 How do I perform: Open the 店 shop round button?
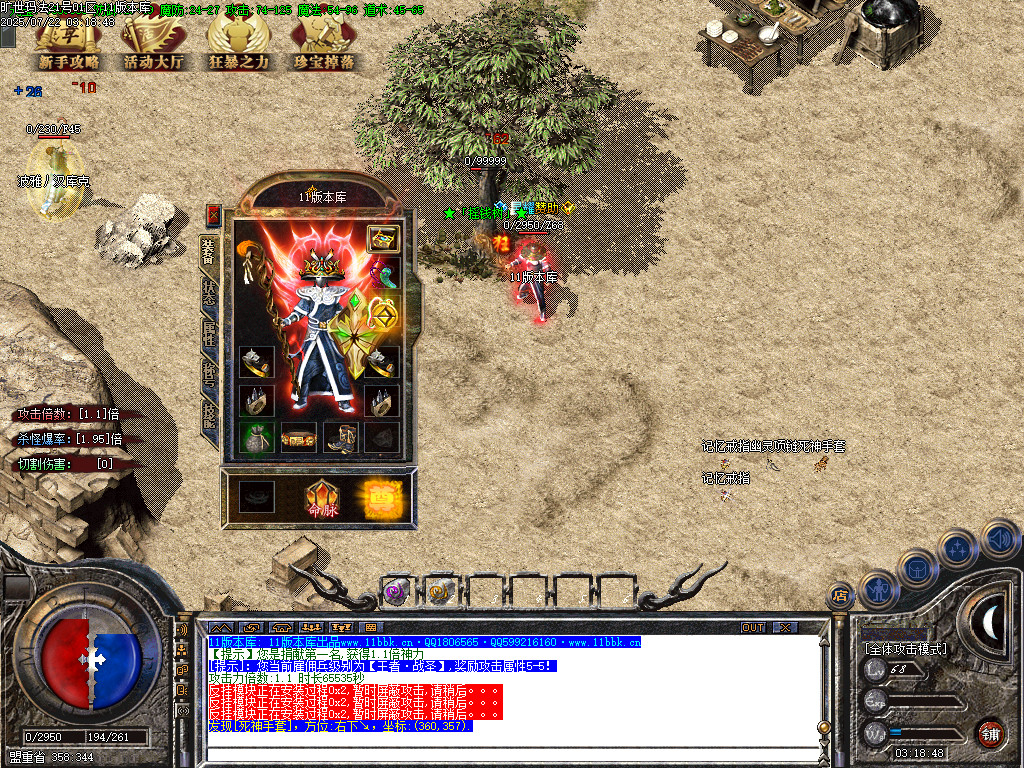click(840, 595)
